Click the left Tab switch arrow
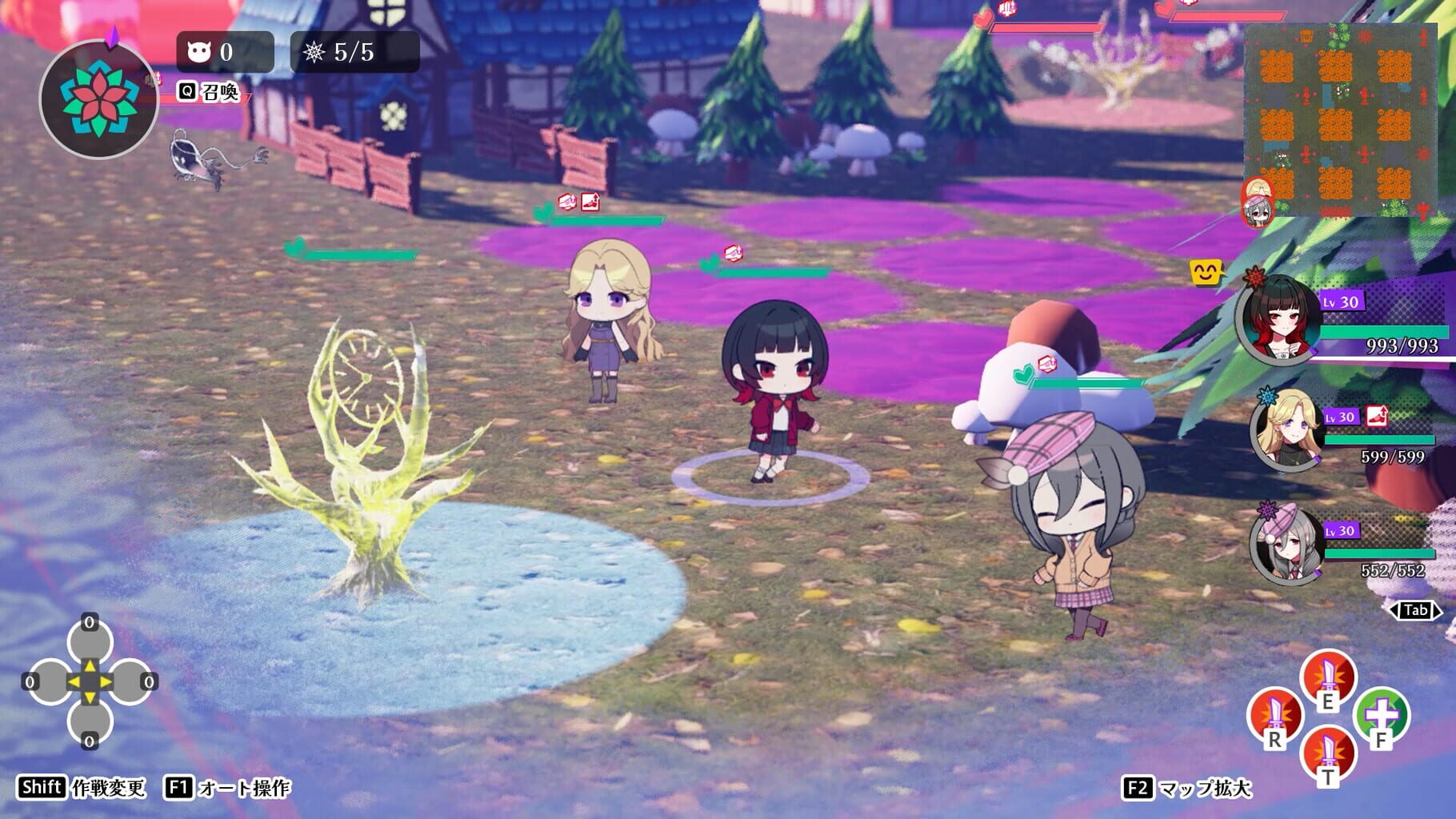 [1395, 609]
